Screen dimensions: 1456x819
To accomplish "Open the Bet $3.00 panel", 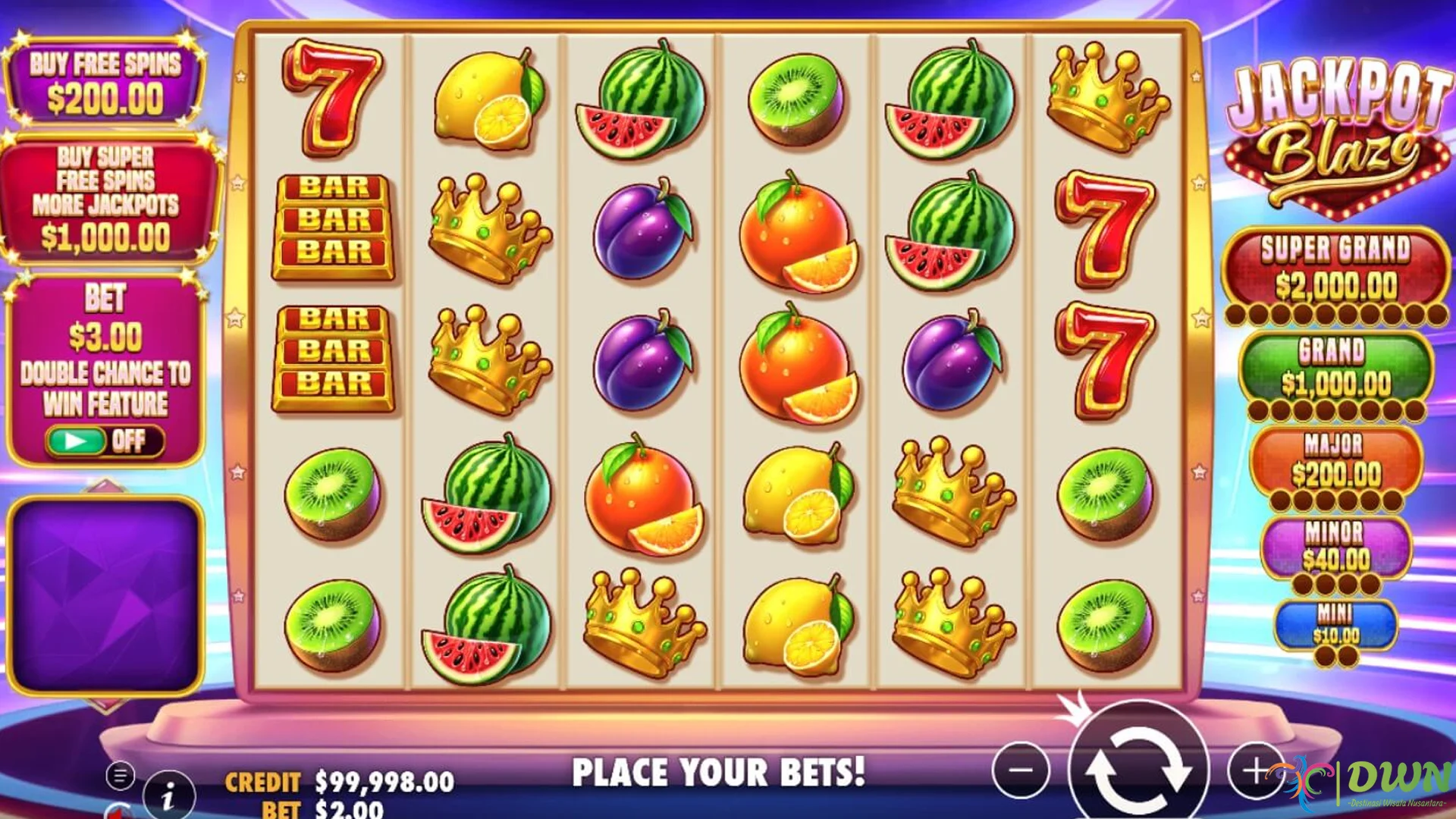I will (x=106, y=326).
